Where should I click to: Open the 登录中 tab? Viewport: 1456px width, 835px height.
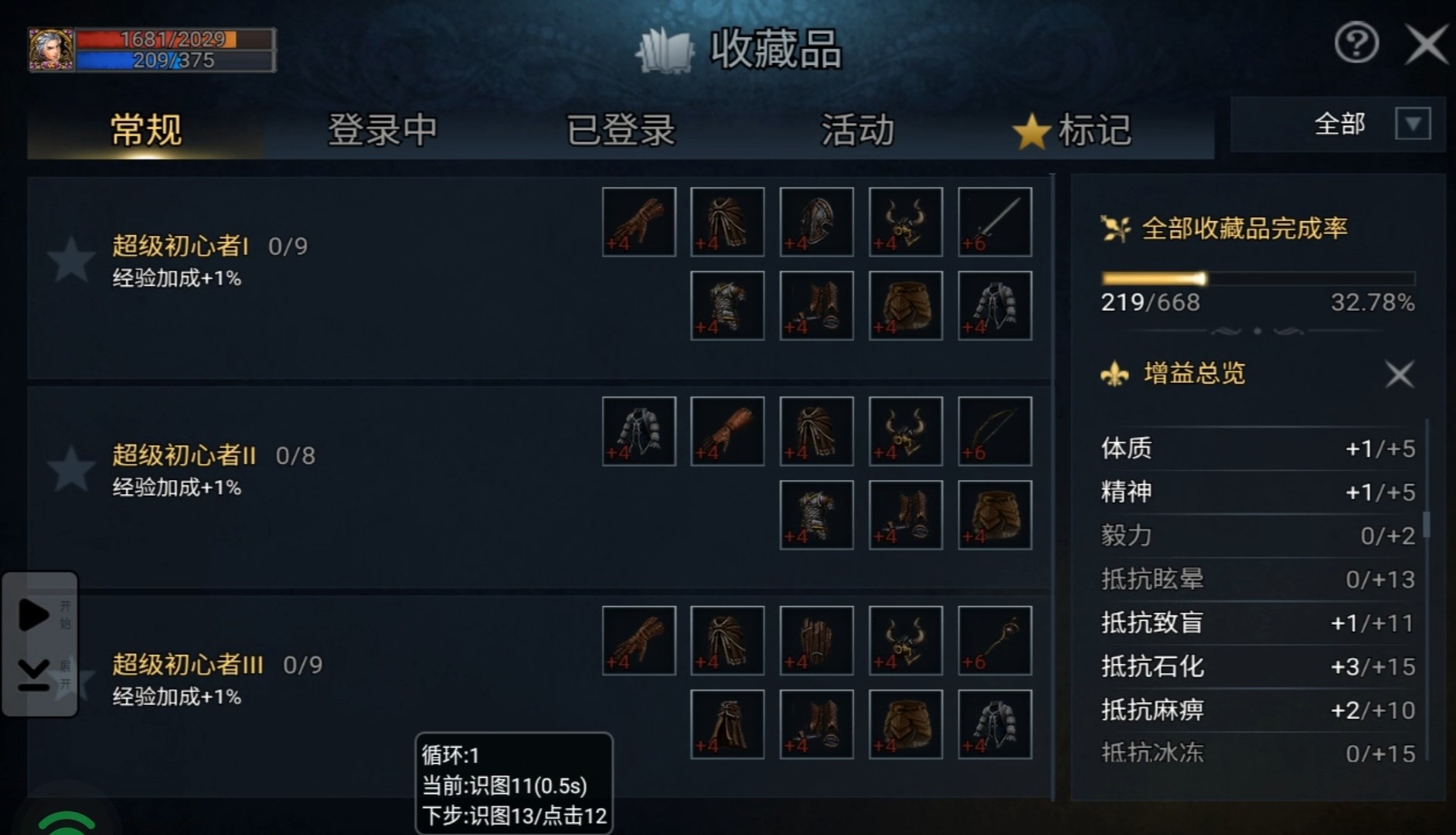coord(382,129)
